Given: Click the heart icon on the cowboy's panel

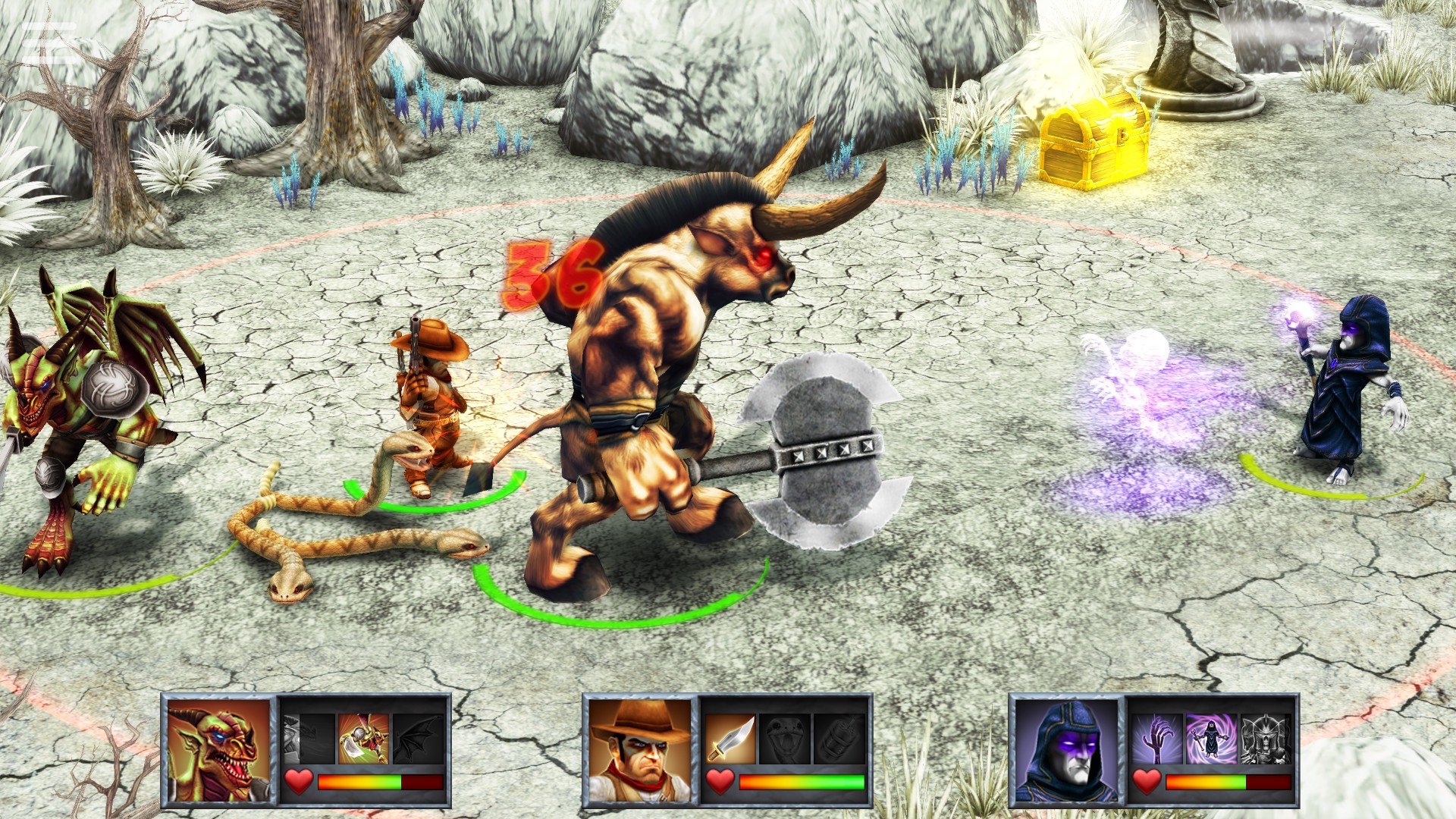Looking at the screenshot, I should (719, 781).
